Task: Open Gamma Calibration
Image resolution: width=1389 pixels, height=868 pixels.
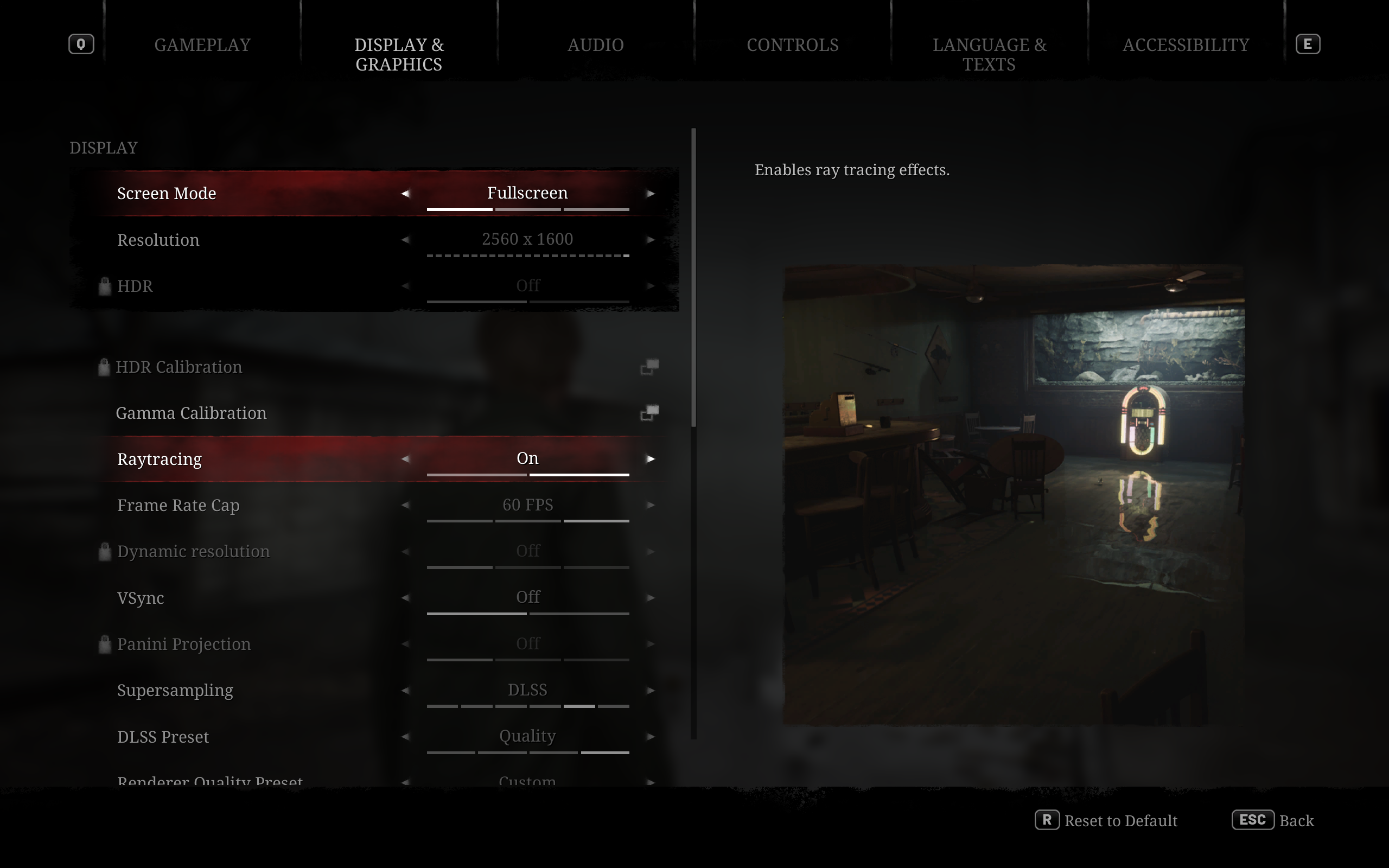Action: pos(649,413)
